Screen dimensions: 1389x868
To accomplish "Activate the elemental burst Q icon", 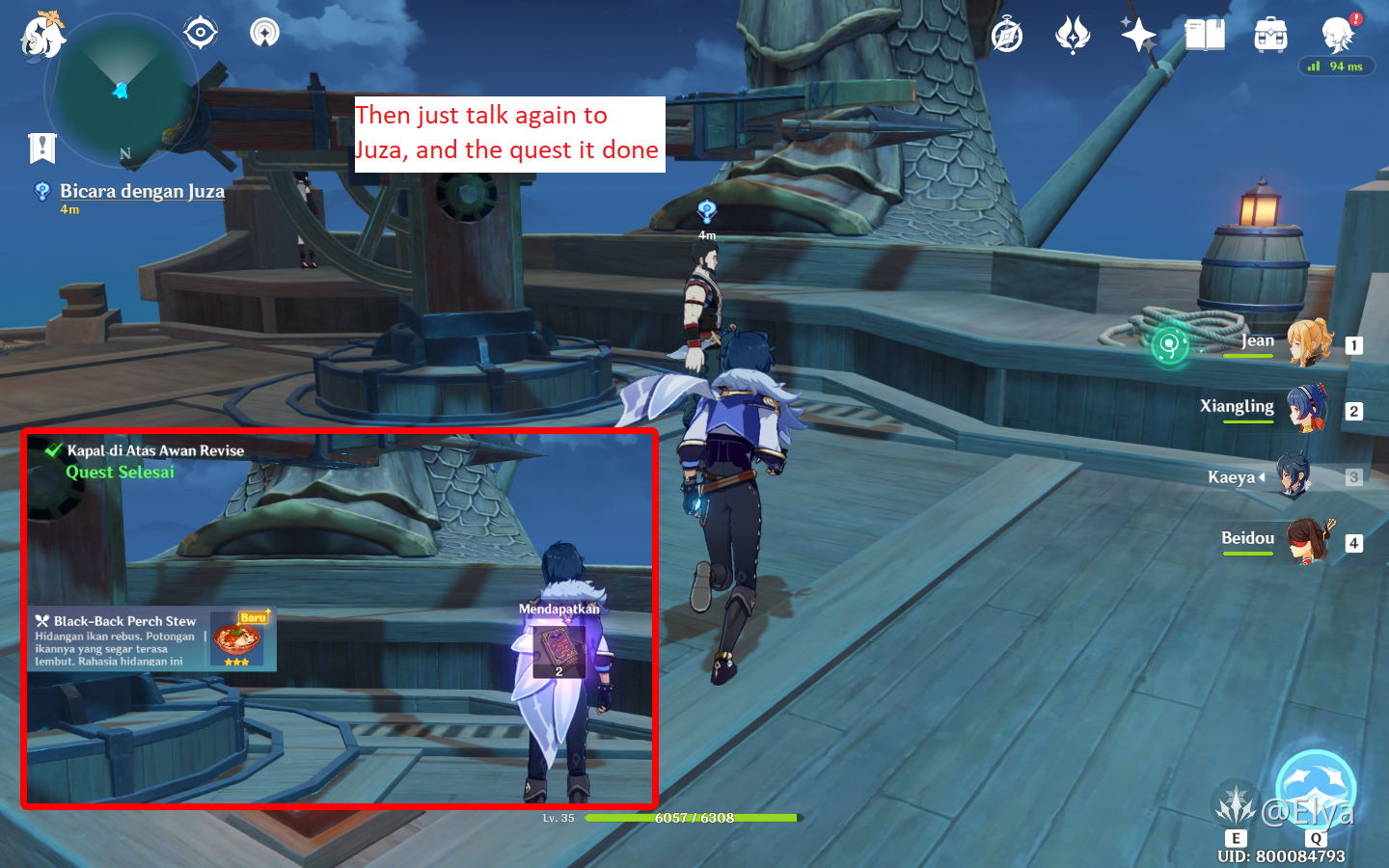I will coord(1314,789).
